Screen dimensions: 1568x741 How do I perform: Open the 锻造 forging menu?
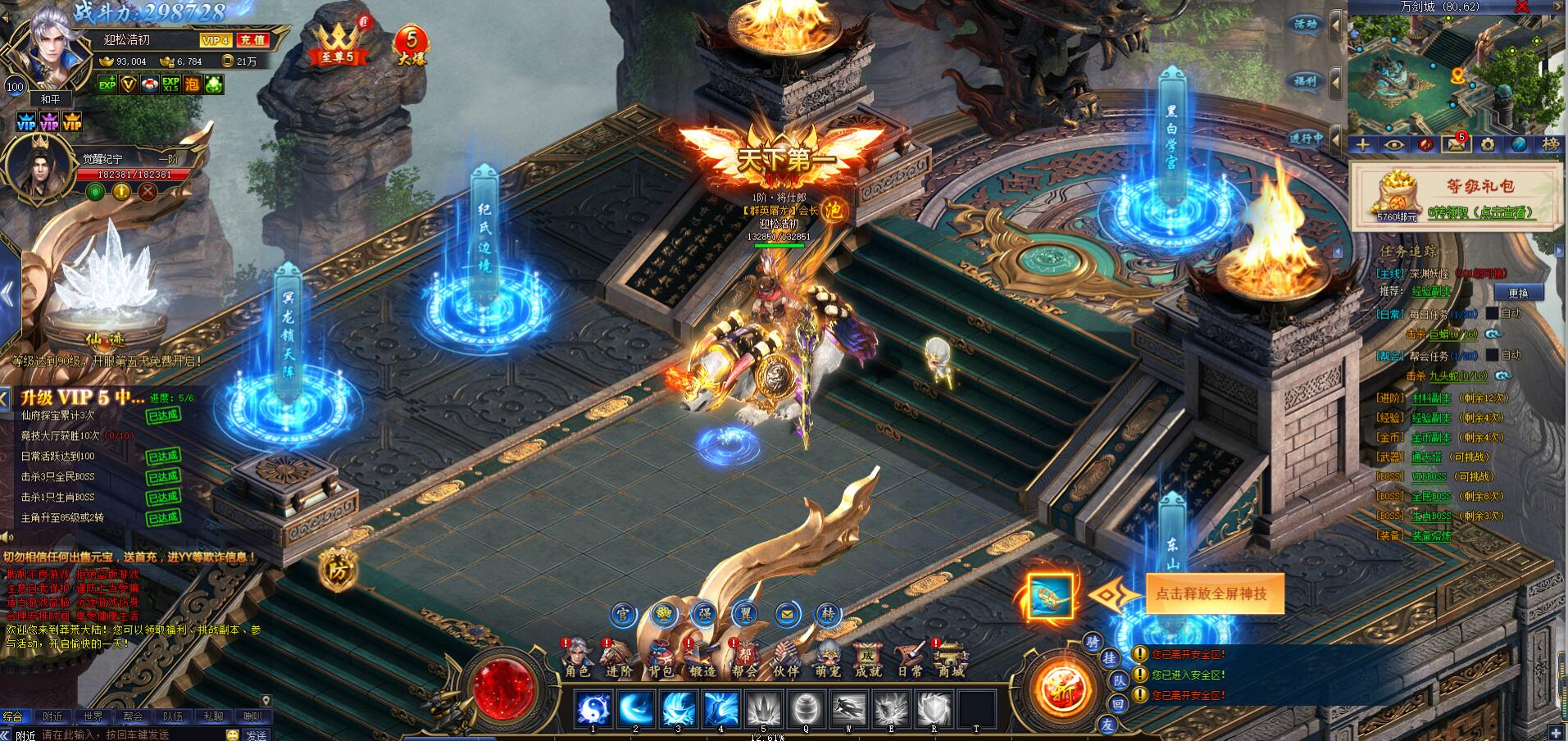coord(702,658)
